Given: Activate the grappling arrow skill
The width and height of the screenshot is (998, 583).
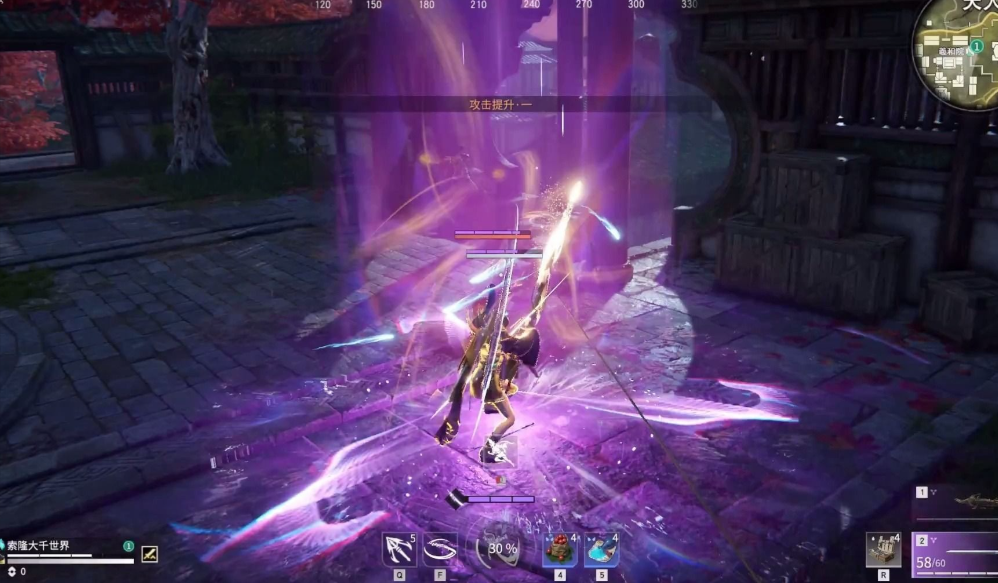Looking at the screenshot, I should [x=398, y=549].
